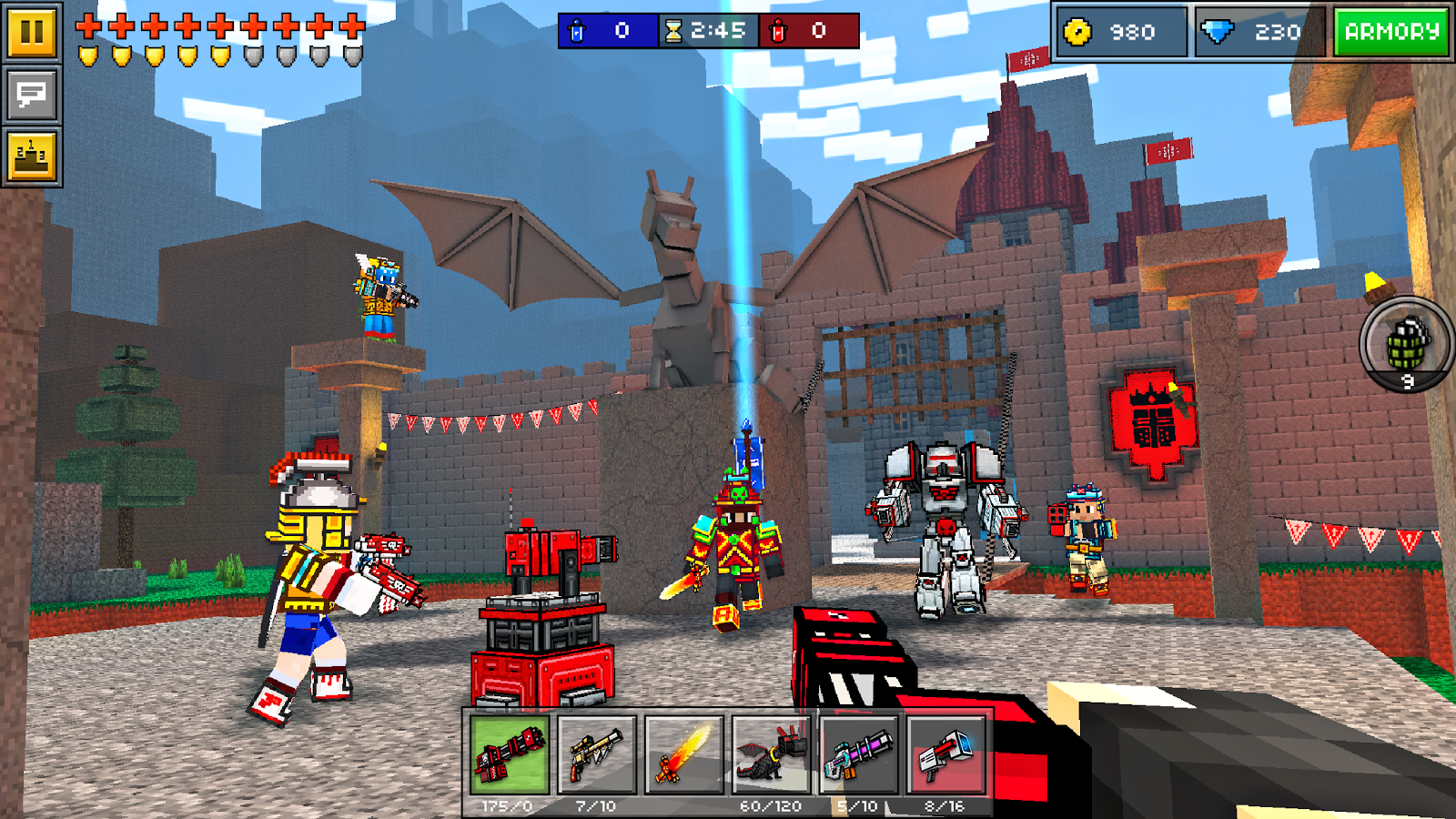Screen dimensions: 1456x819
Task: Open the Armory
Action: (x=1392, y=31)
